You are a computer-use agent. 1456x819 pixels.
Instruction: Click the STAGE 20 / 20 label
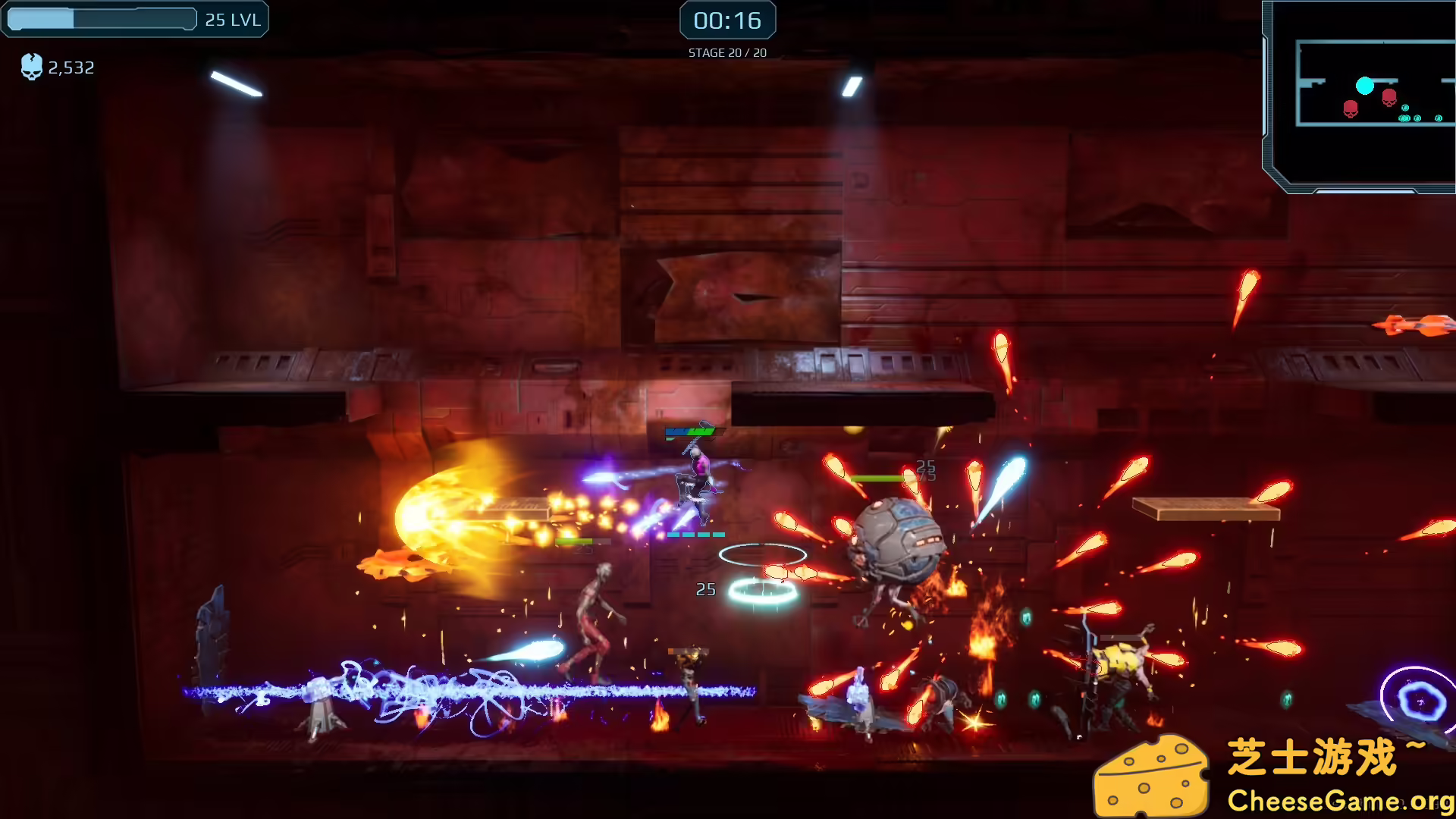(x=726, y=52)
